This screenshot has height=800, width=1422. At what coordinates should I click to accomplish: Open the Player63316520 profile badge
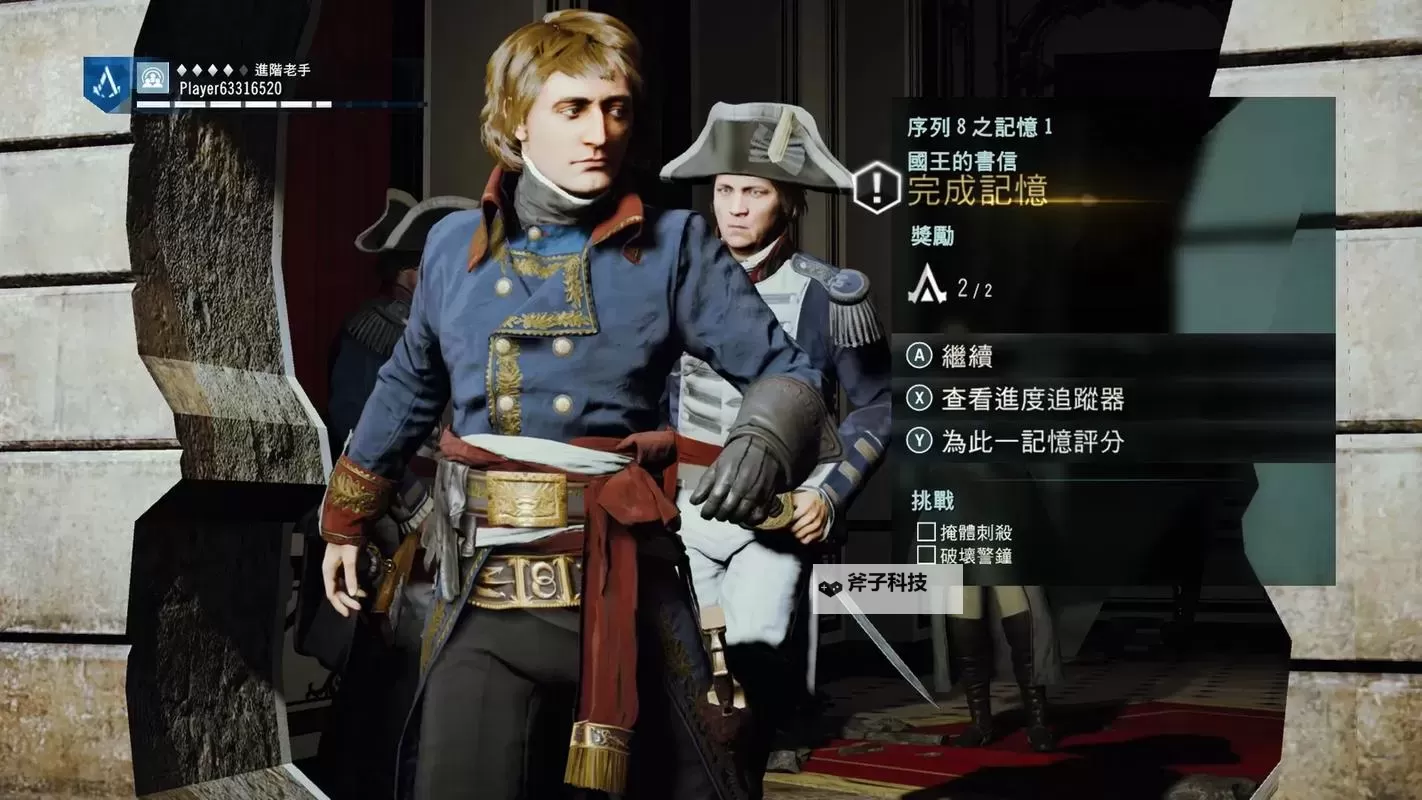107,82
